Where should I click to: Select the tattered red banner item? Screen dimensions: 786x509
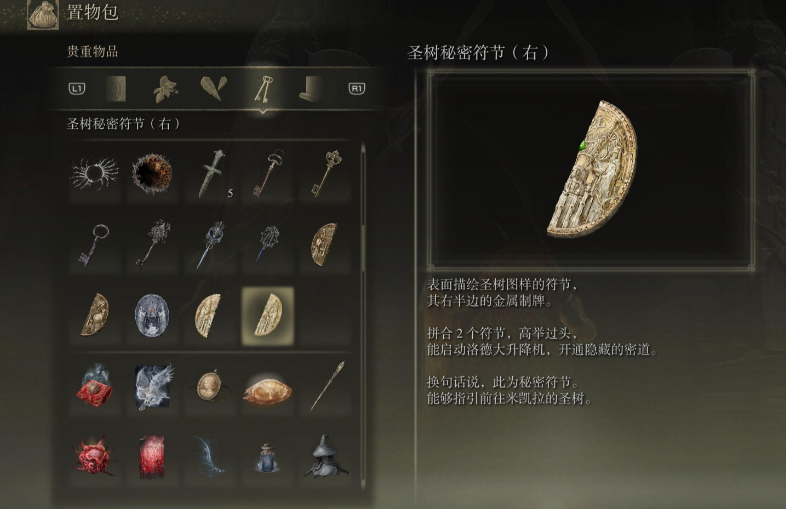pos(153,454)
